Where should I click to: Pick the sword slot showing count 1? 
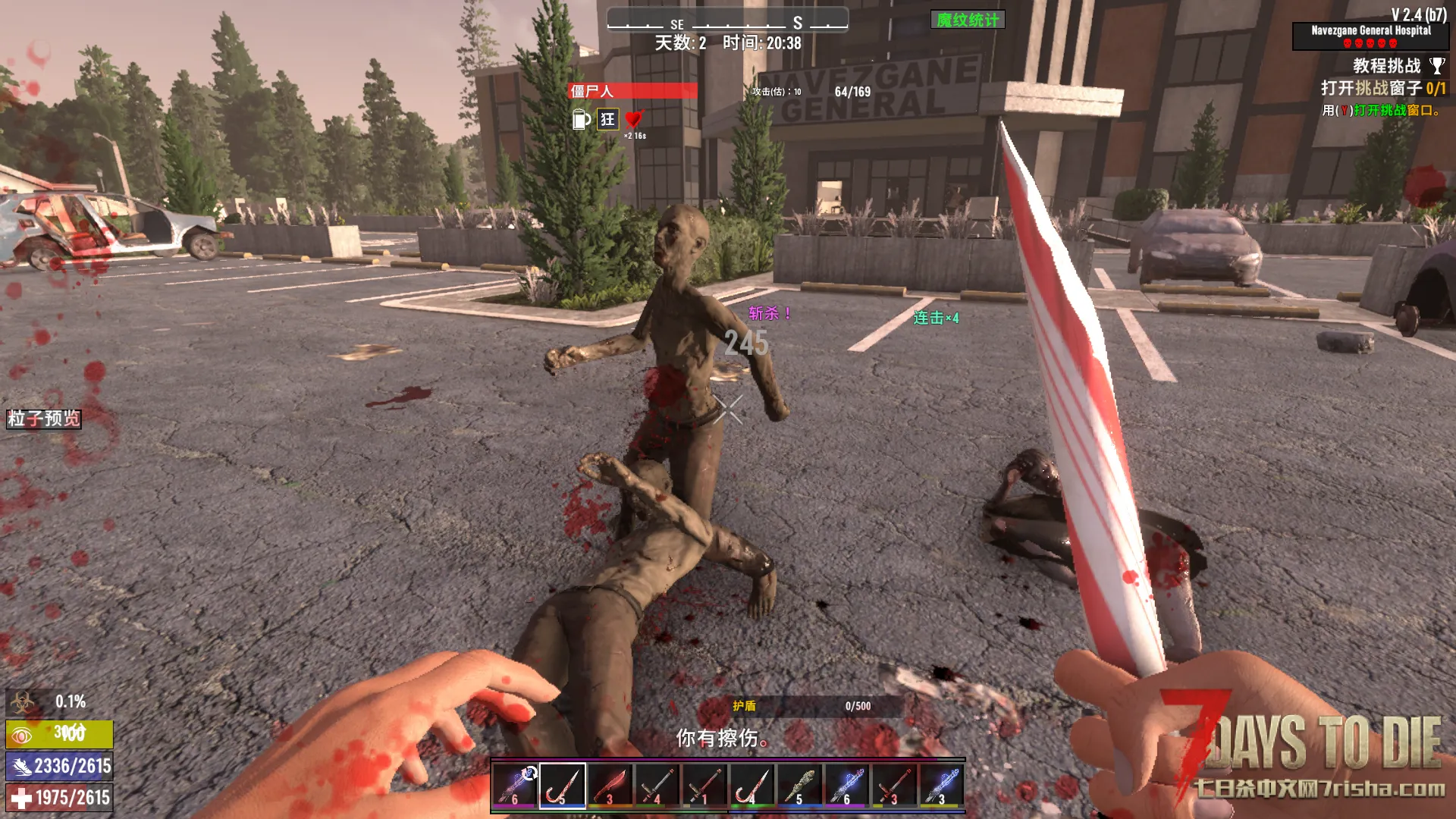click(704, 786)
